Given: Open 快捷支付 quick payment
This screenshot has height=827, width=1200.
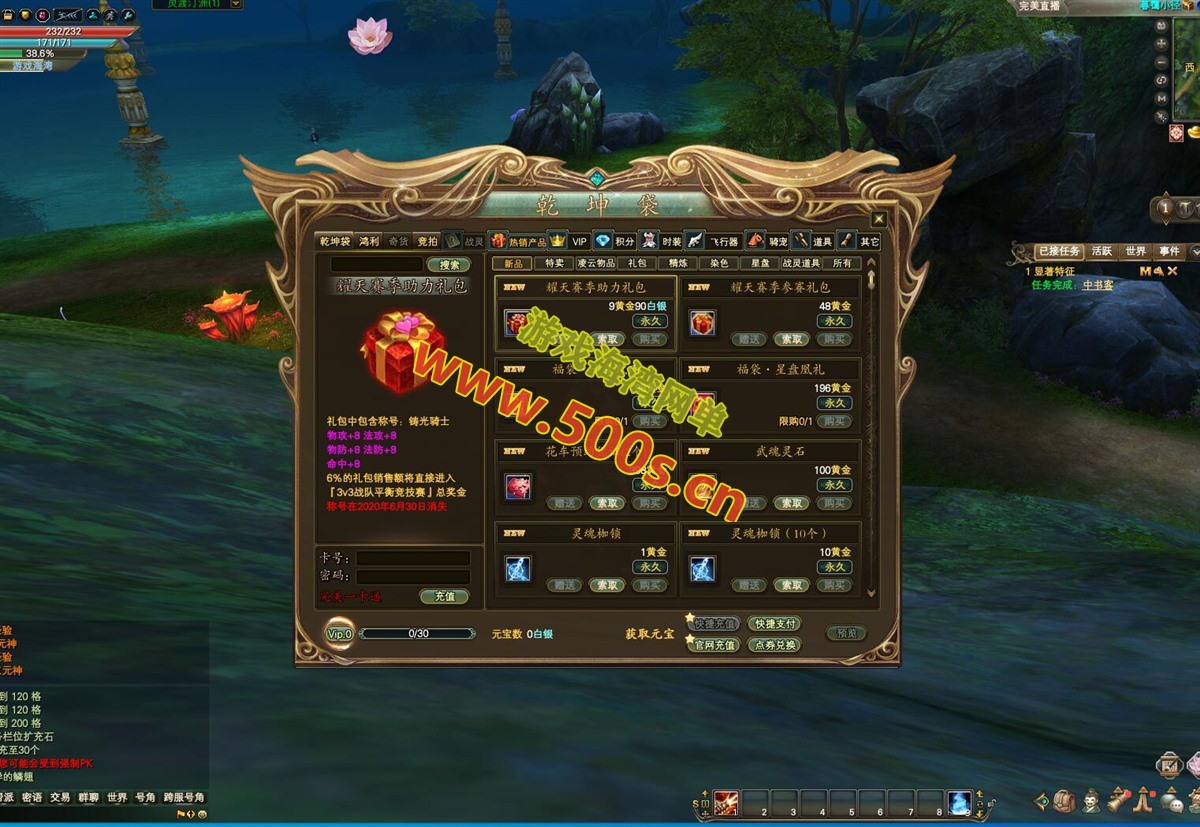Looking at the screenshot, I should tap(774, 624).
